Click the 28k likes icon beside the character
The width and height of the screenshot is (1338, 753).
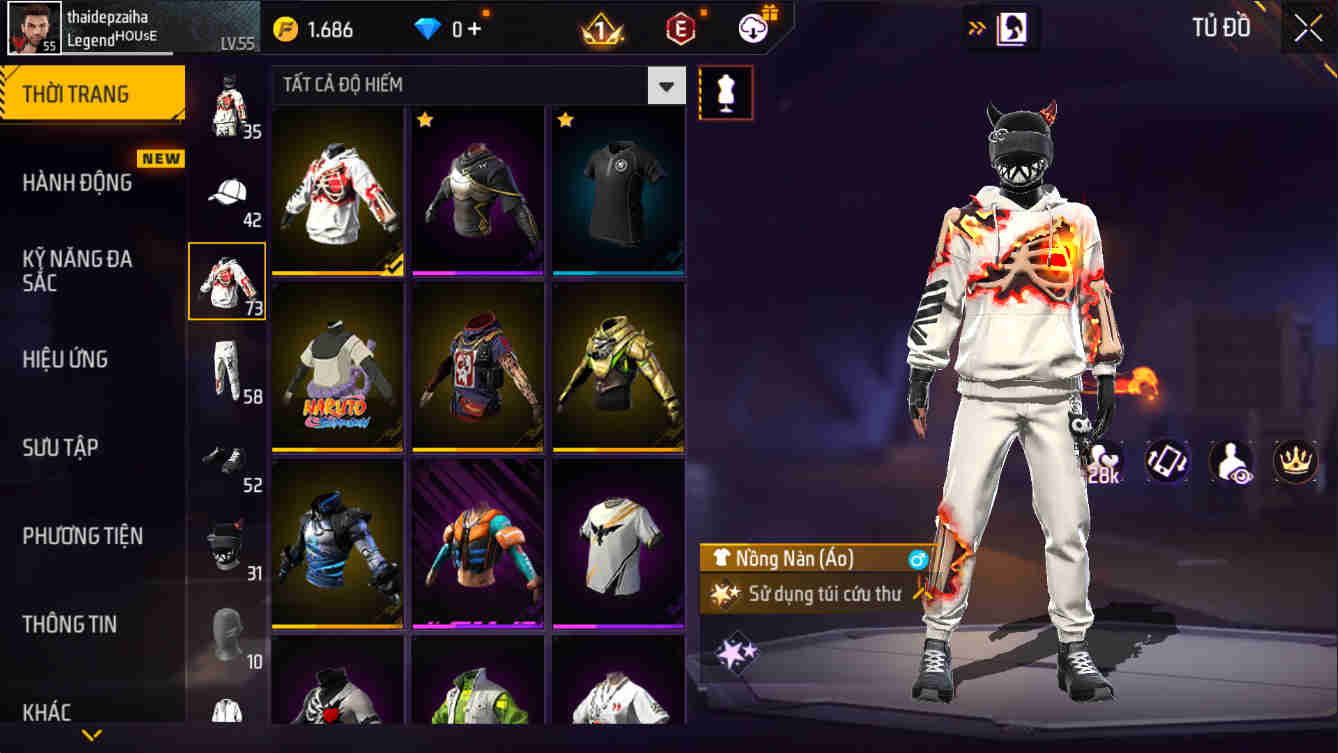tap(1107, 461)
